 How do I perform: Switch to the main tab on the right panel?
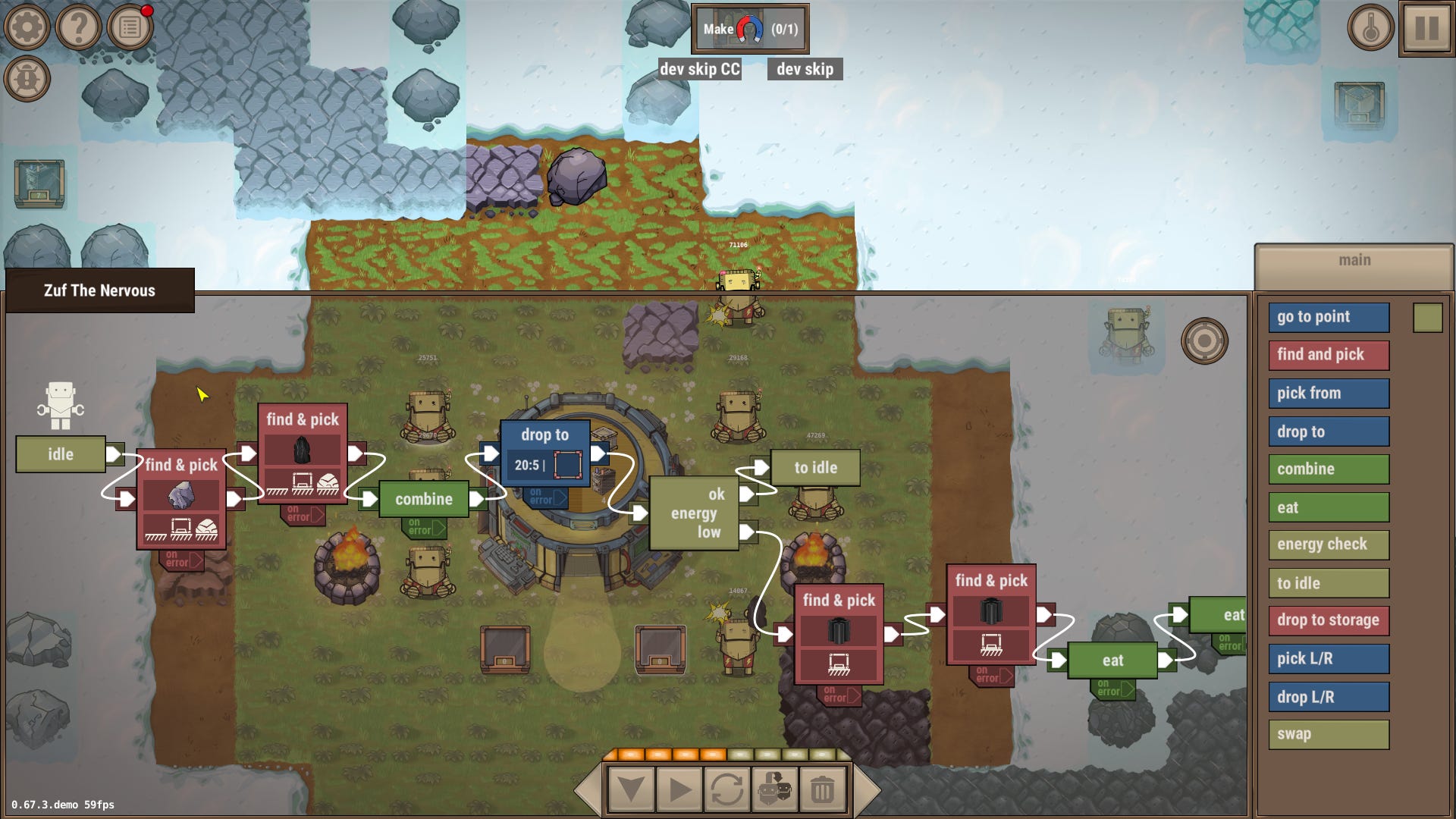pyautogui.click(x=1354, y=259)
